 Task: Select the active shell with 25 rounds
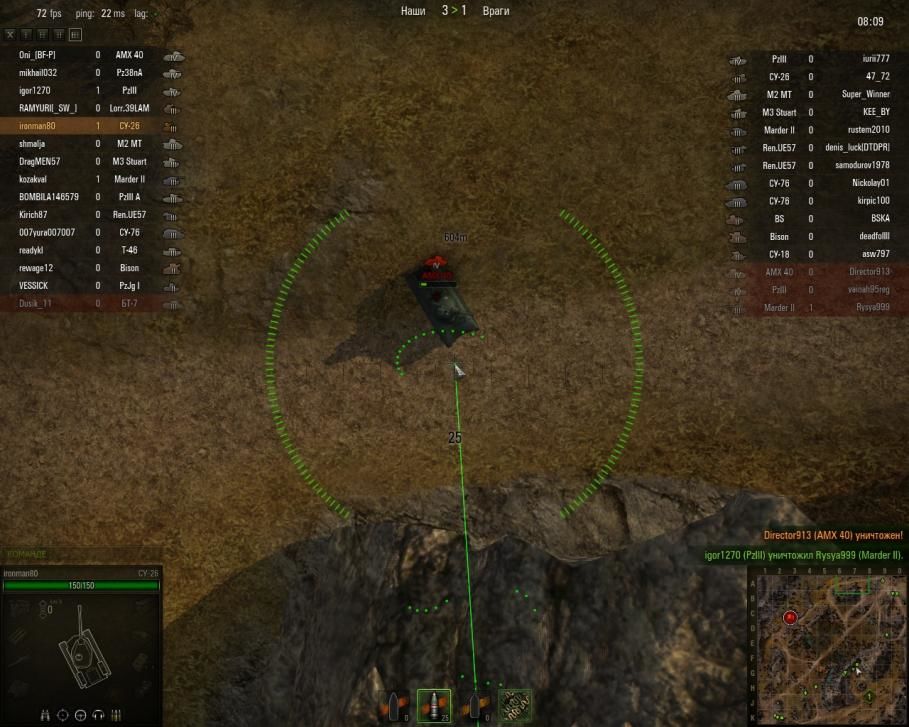434,705
